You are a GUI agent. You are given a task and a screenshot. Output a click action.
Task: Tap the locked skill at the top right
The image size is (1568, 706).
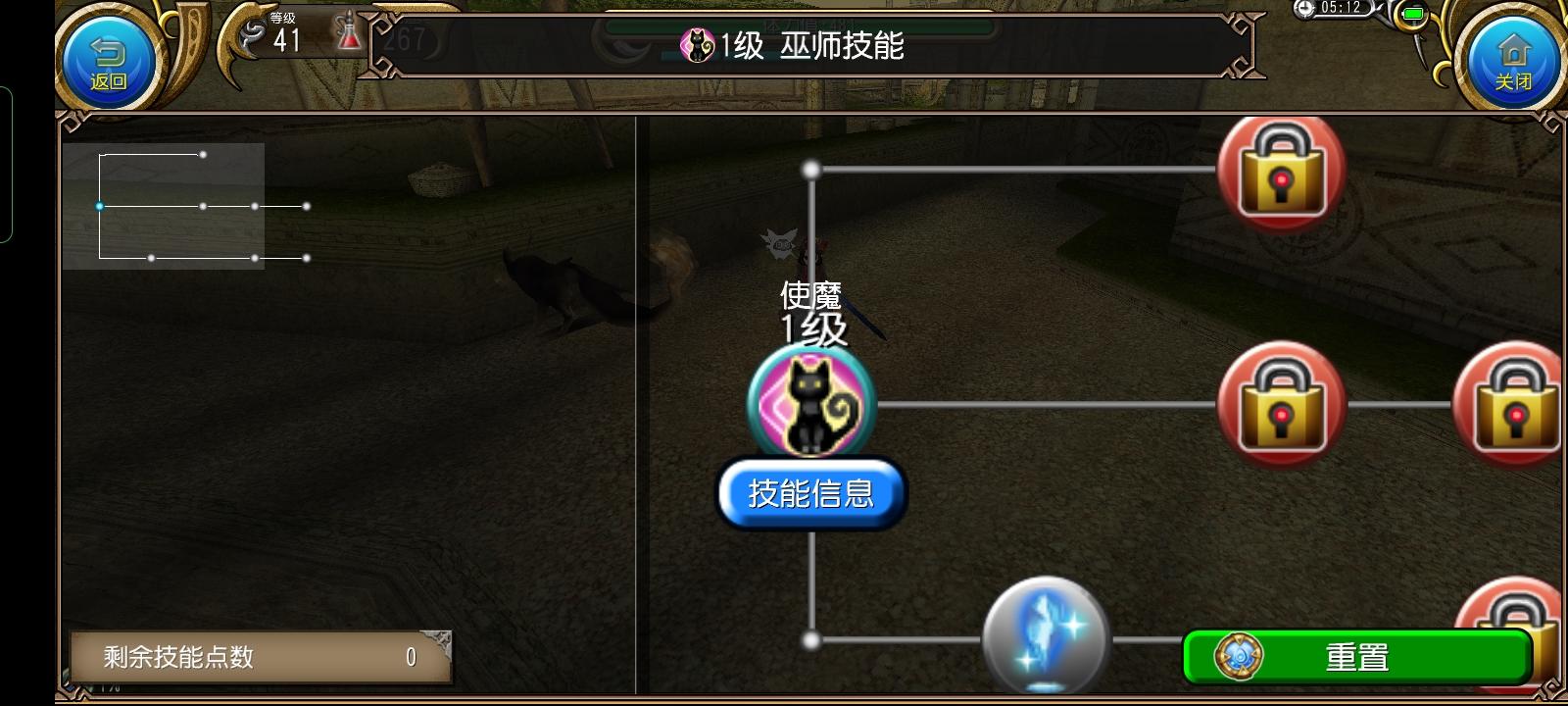(x=1280, y=172)
